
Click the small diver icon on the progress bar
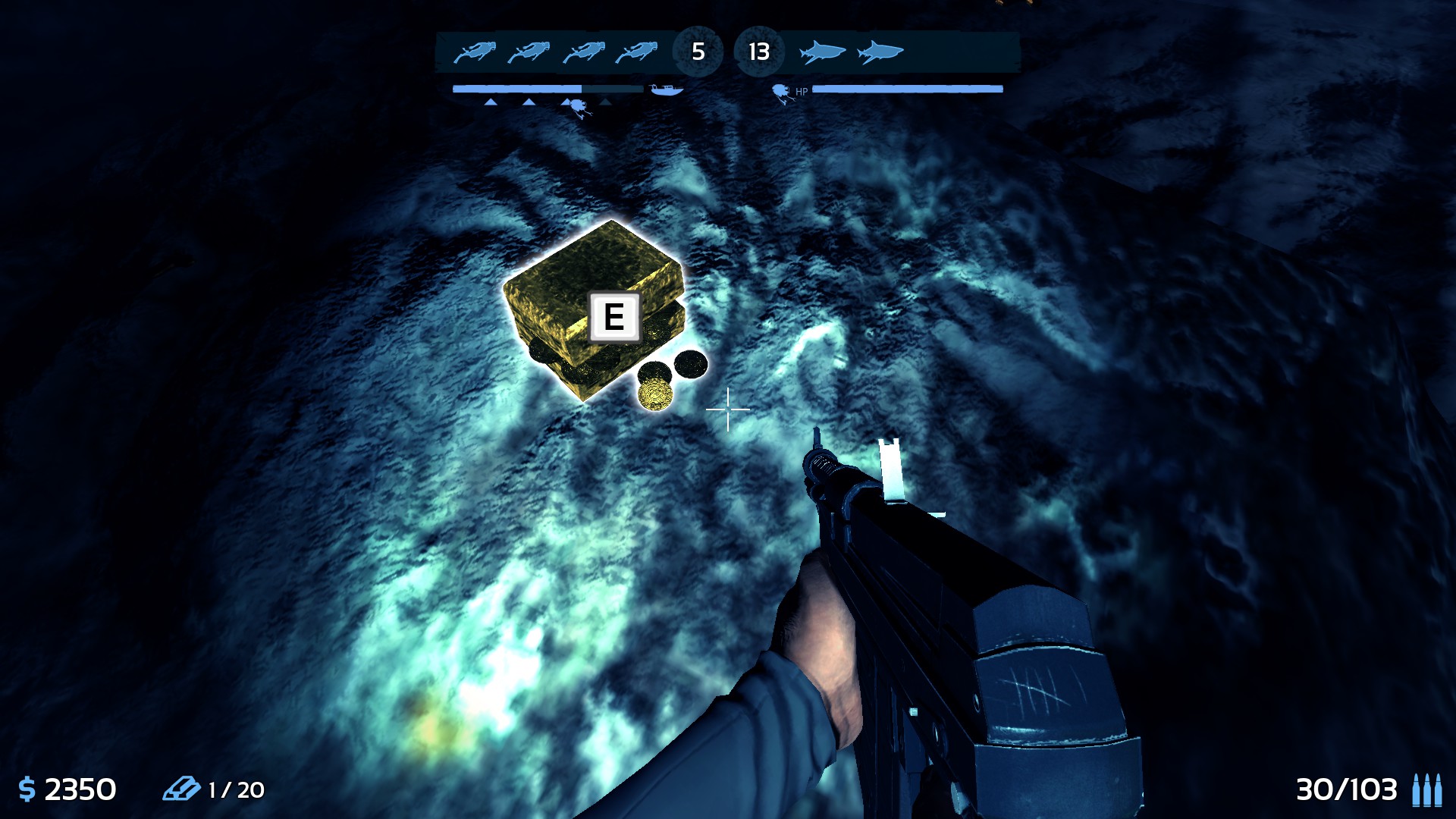(578, 106)
